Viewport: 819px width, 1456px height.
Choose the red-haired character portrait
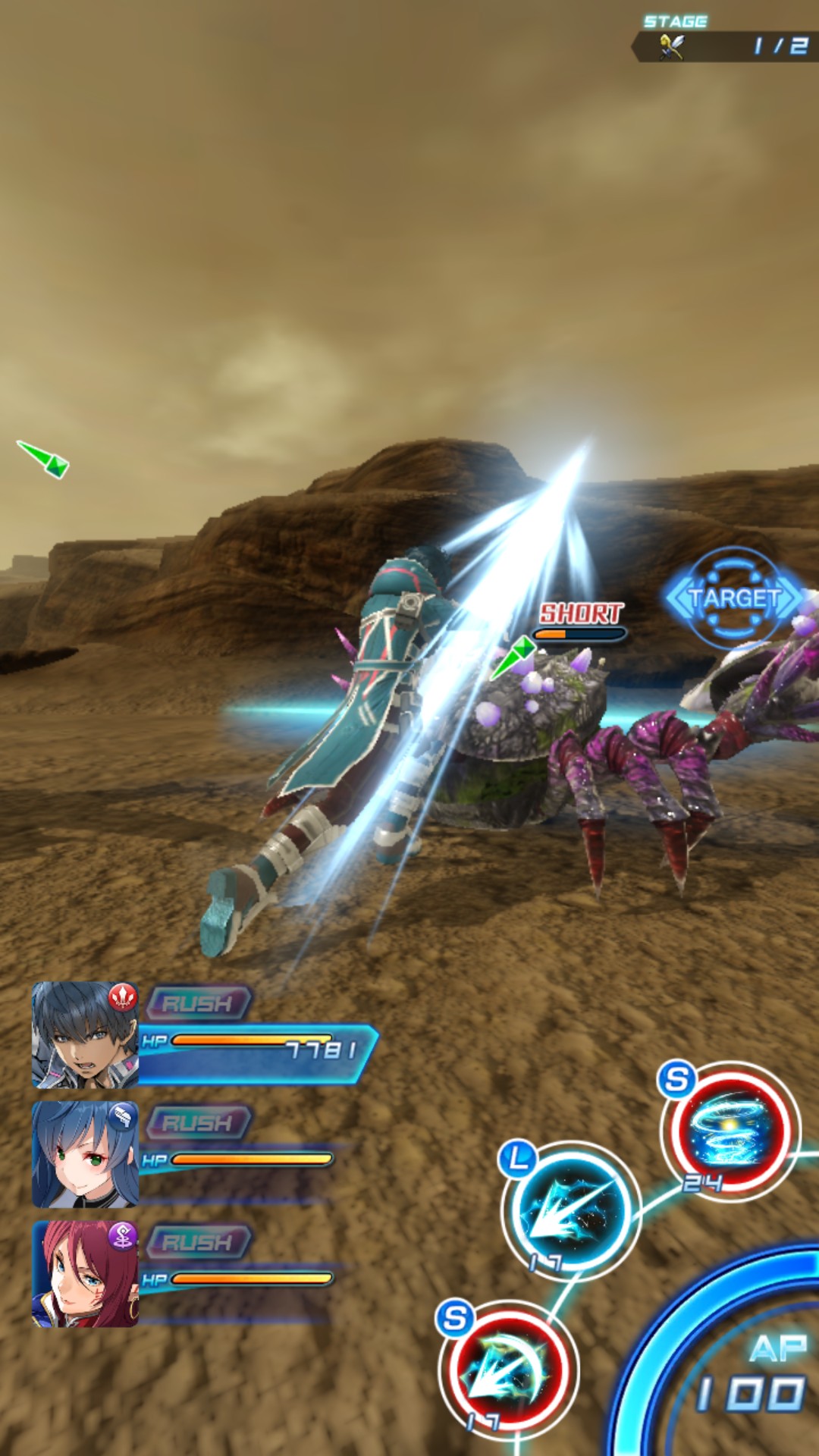pyautogui.click(x=85, y=1274)
